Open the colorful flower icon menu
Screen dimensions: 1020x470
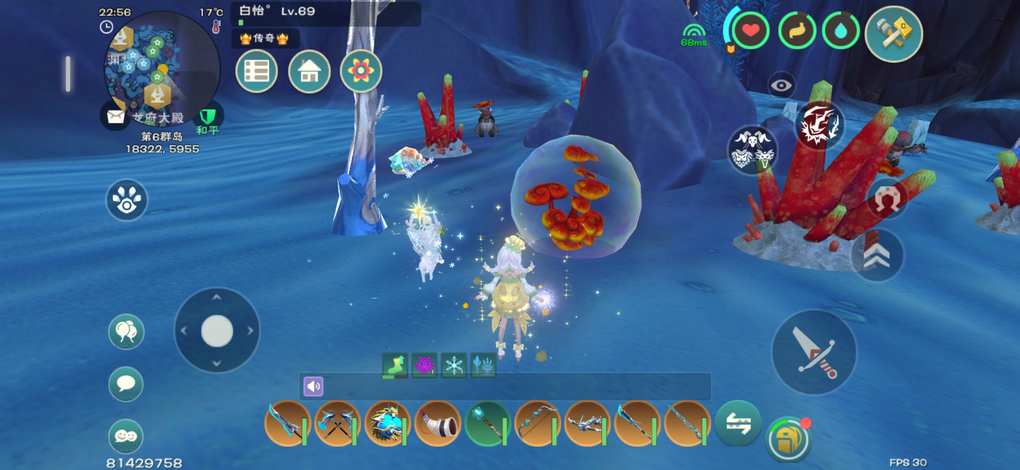click(x=361, y=71)
